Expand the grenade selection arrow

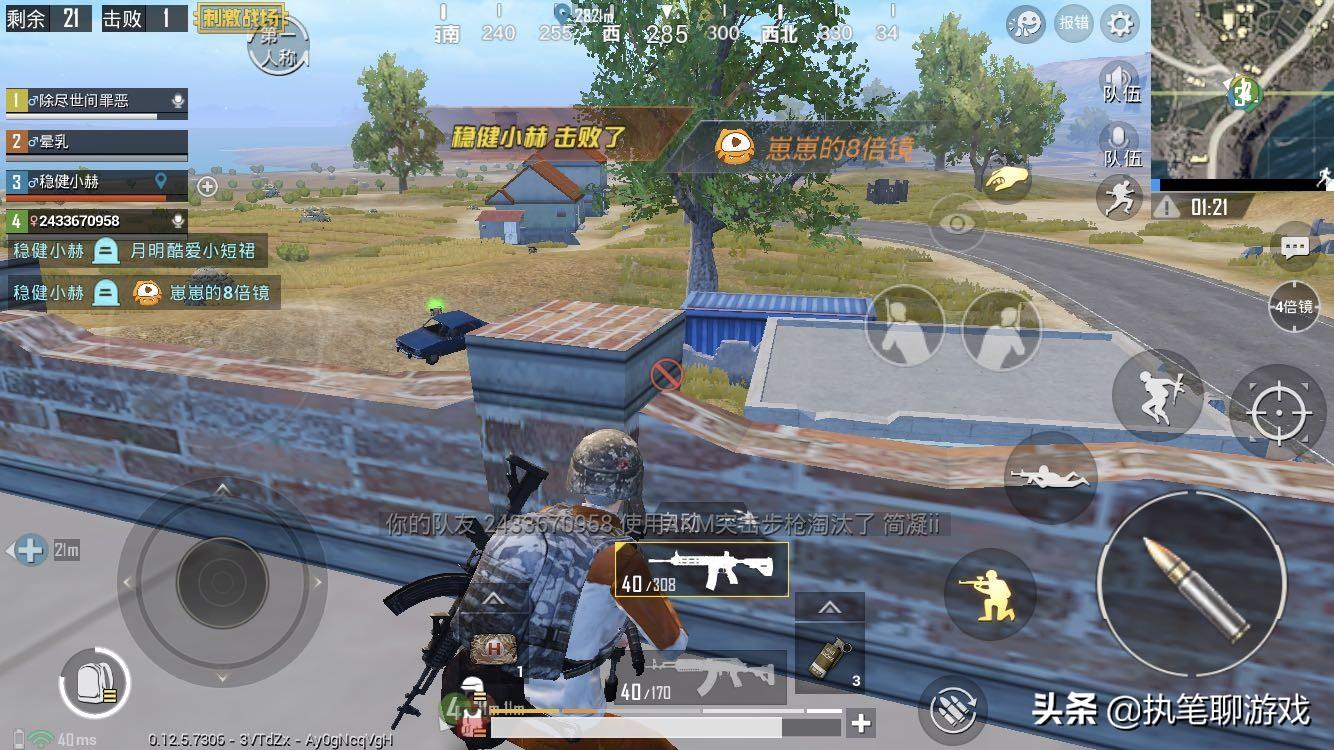pyautogui.click(x=829, y=607)
